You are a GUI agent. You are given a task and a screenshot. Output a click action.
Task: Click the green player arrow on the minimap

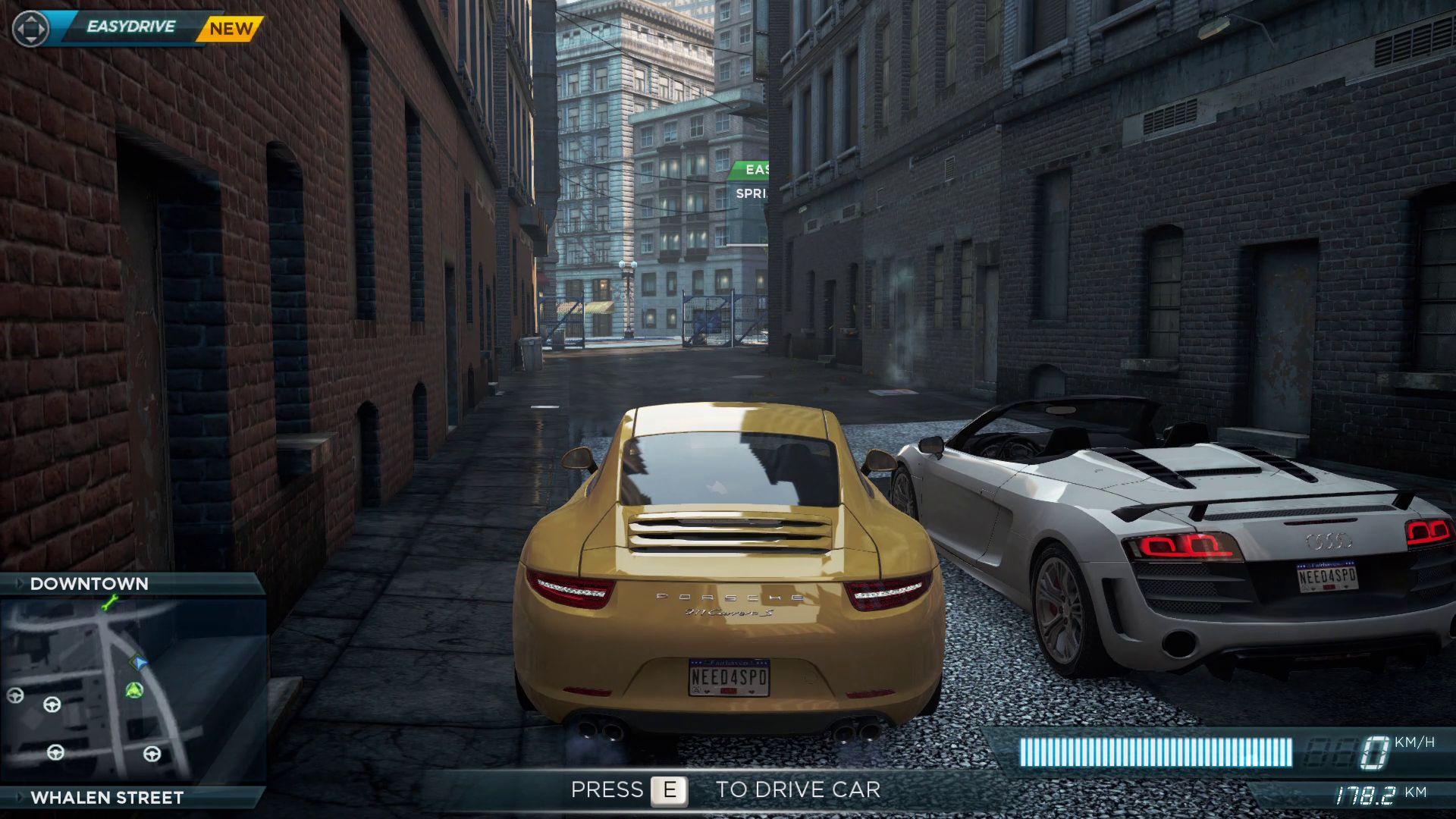point(135,690)
